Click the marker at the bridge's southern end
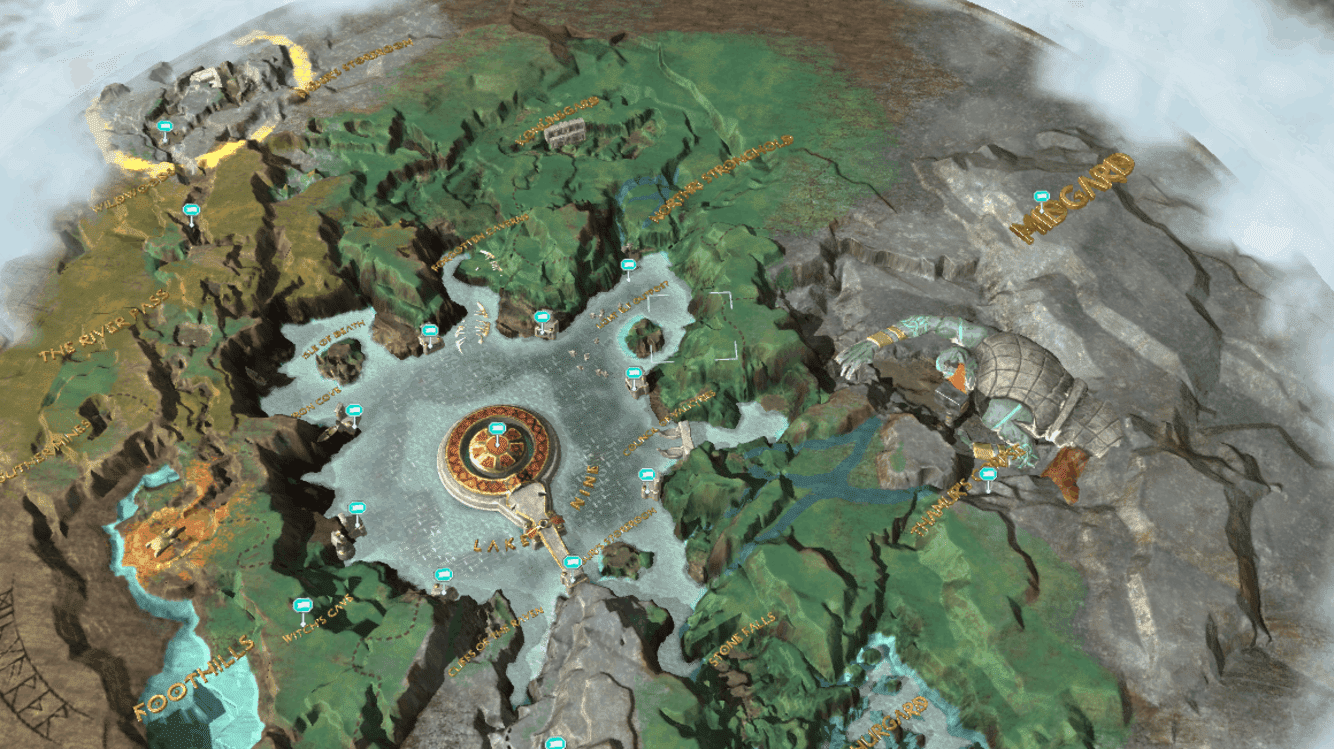1334x750 pixels. click(572, 562)
